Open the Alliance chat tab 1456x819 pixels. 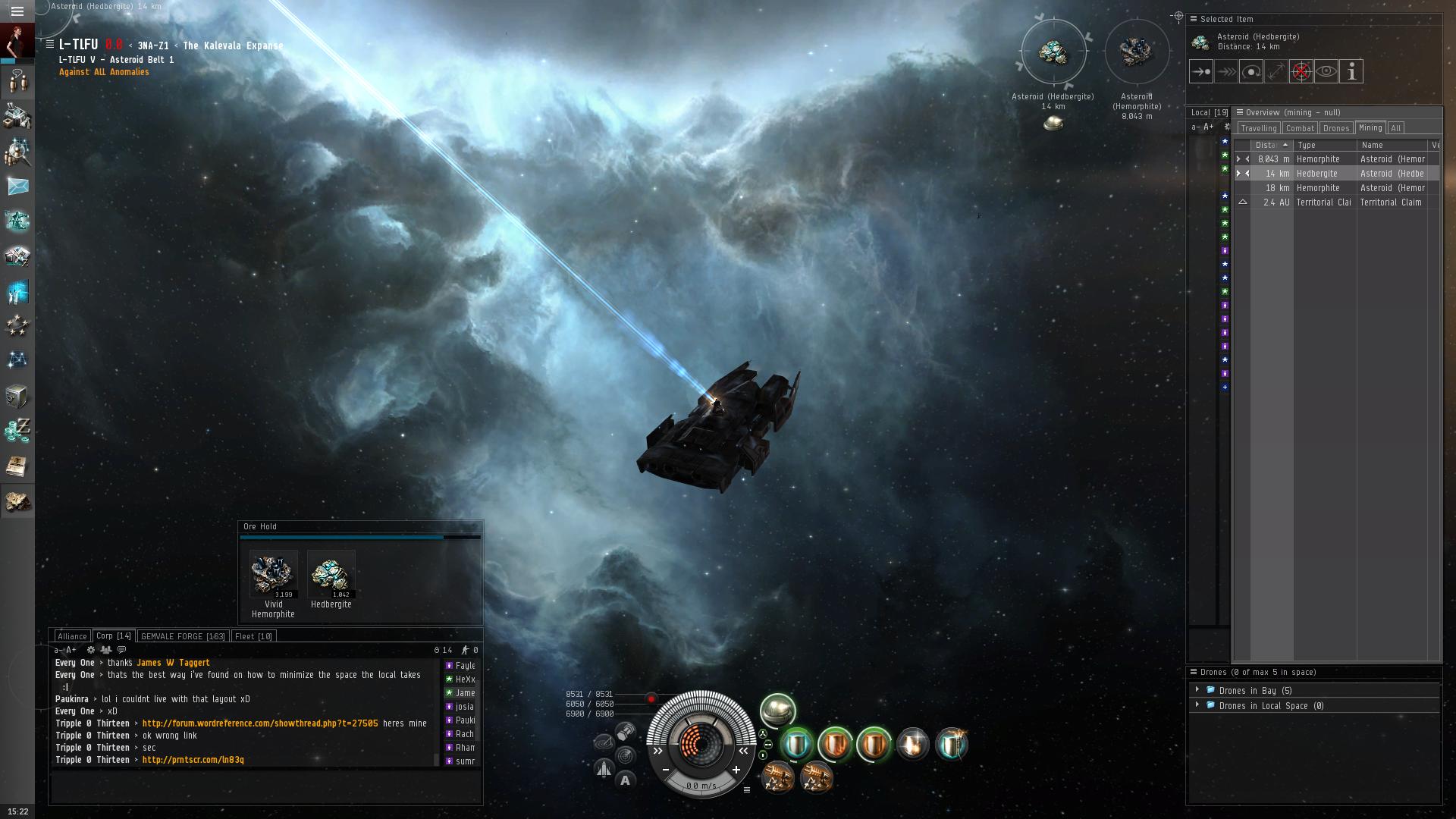72,636
